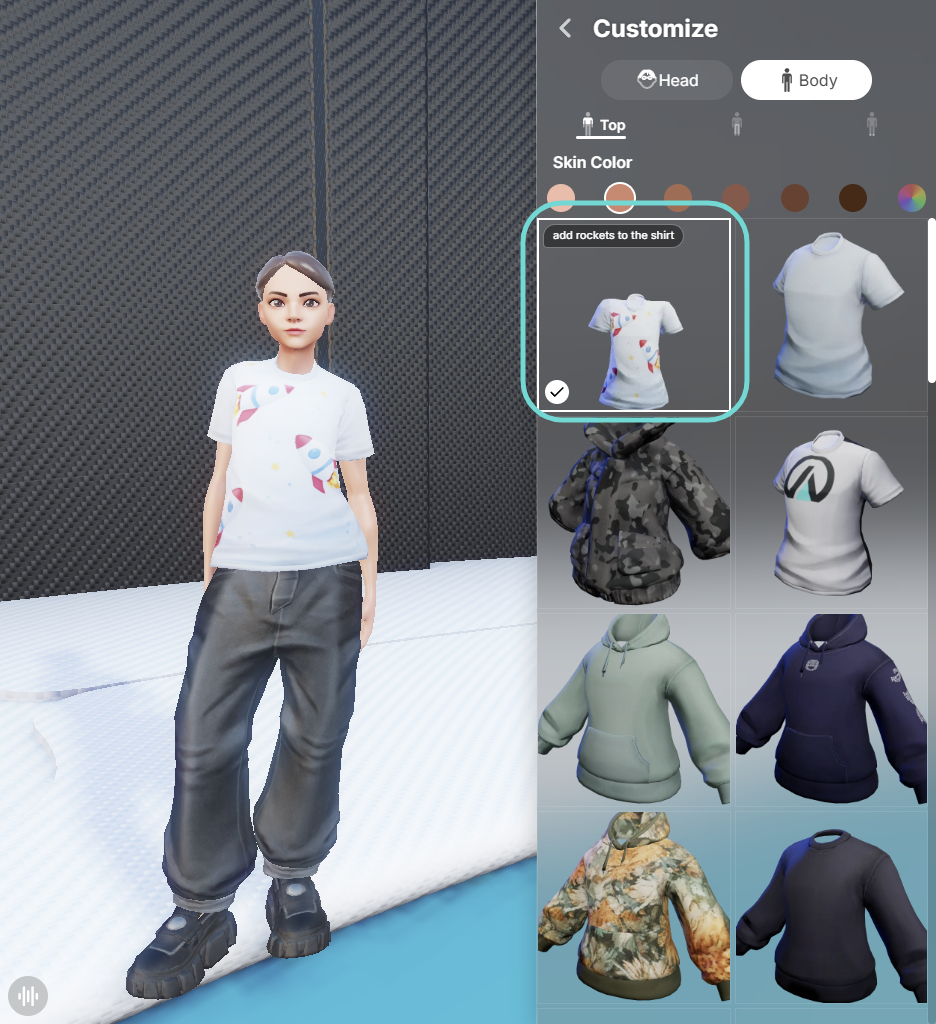Select the white t-shirt with circular logo
The image size is (936, 1024).
(834, 512)
